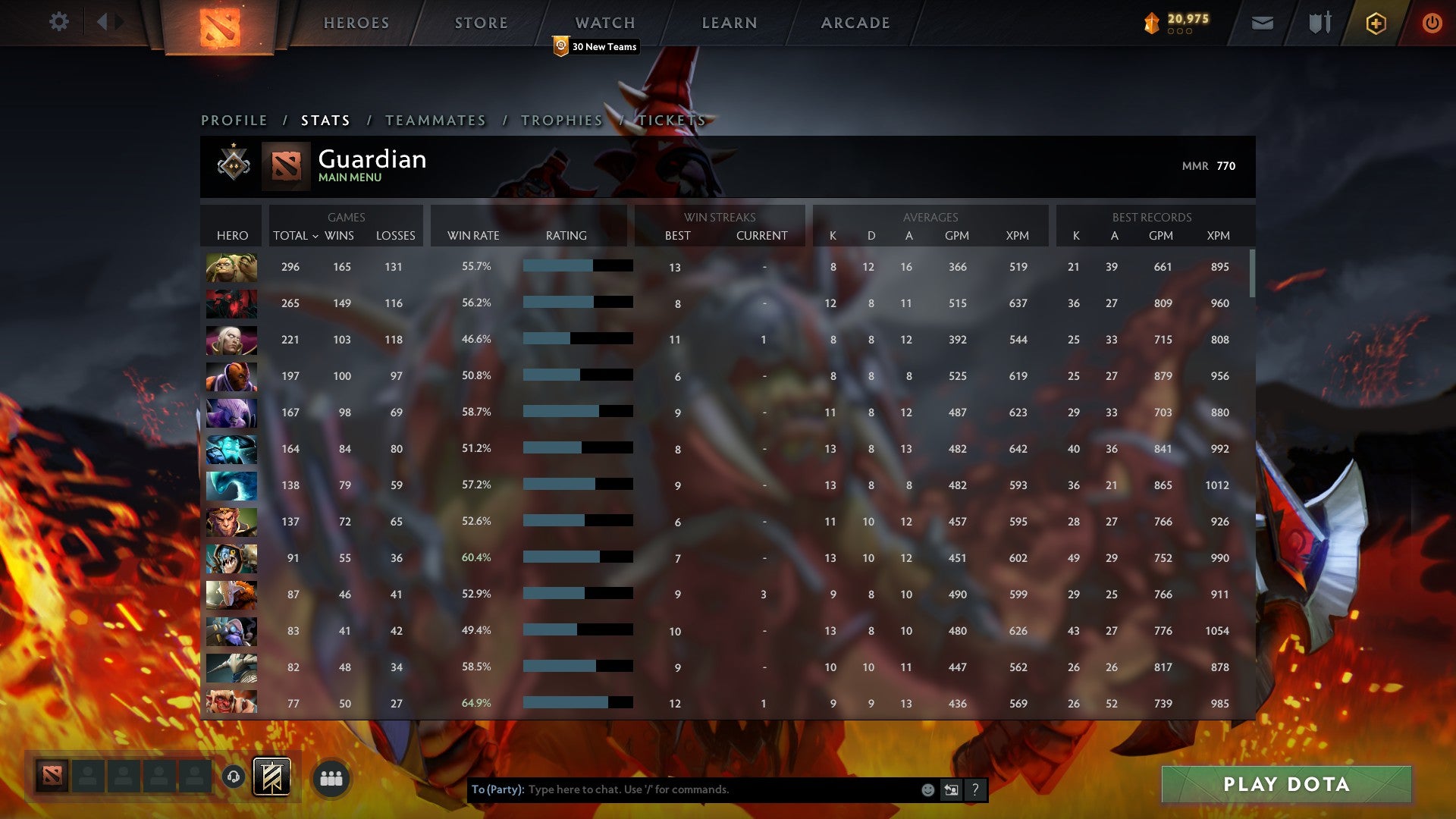Open the TOTAL column sort dropdown
This screenshot has height=819, width=1456.
point(296,236)
